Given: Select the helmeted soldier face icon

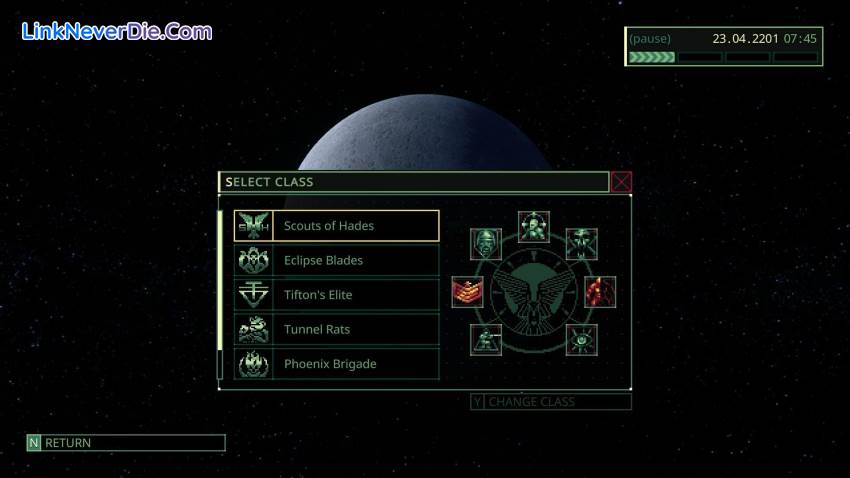Looking at the screenshot, I should click(x=486, y=243).
